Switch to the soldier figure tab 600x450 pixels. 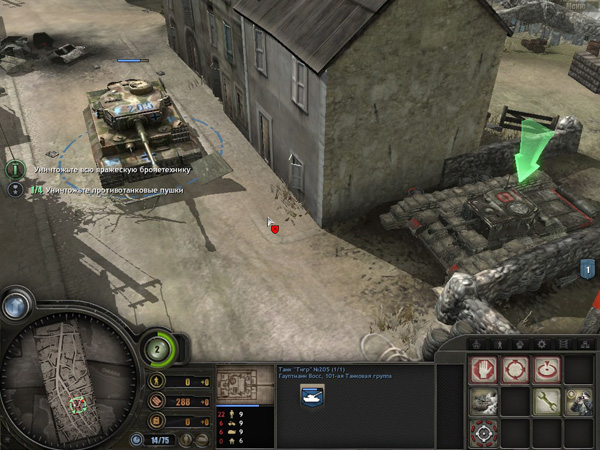click(x=500, y=344)
